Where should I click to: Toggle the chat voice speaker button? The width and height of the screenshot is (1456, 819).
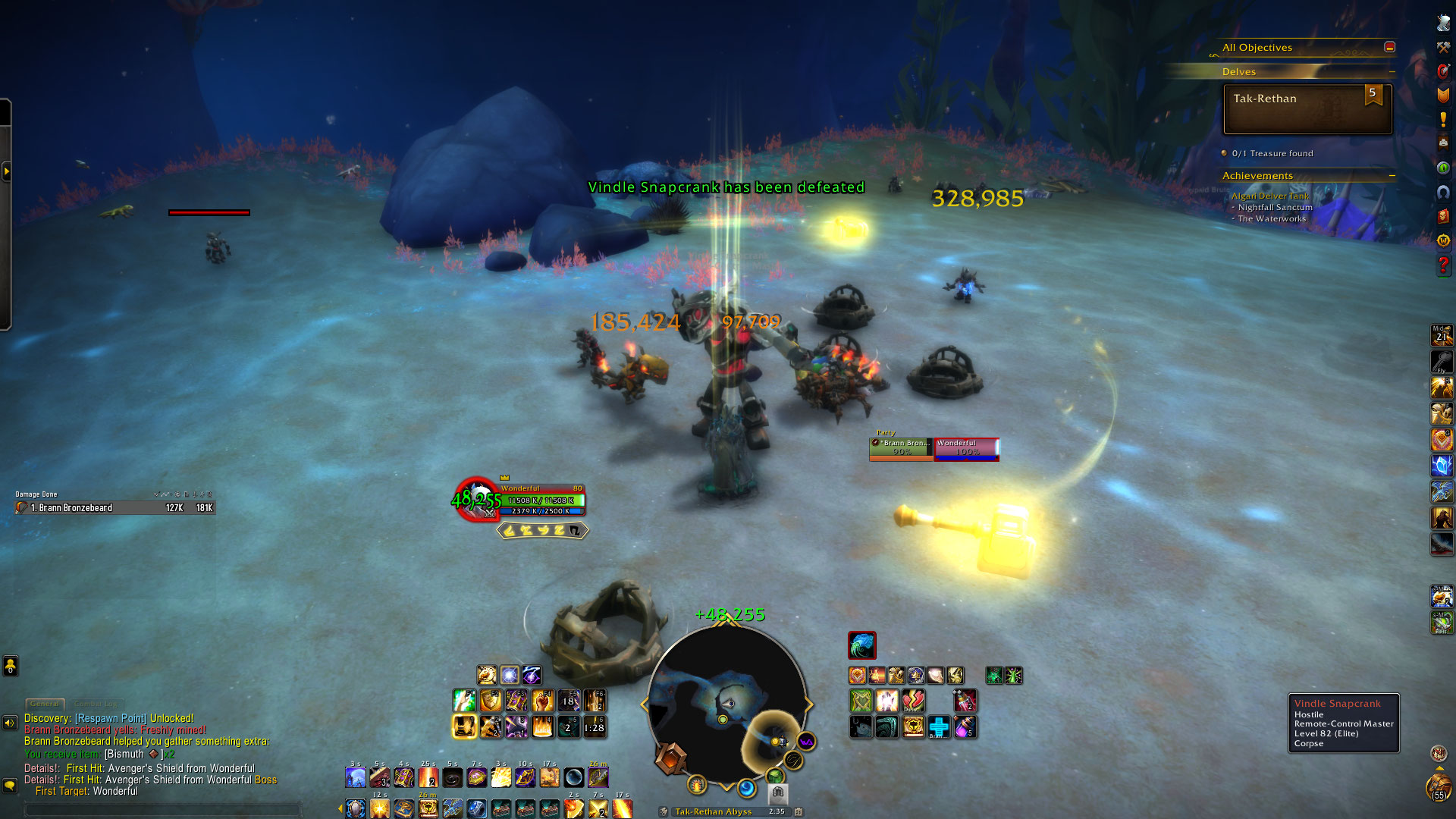pyautogui.click(x=10, y=723)
